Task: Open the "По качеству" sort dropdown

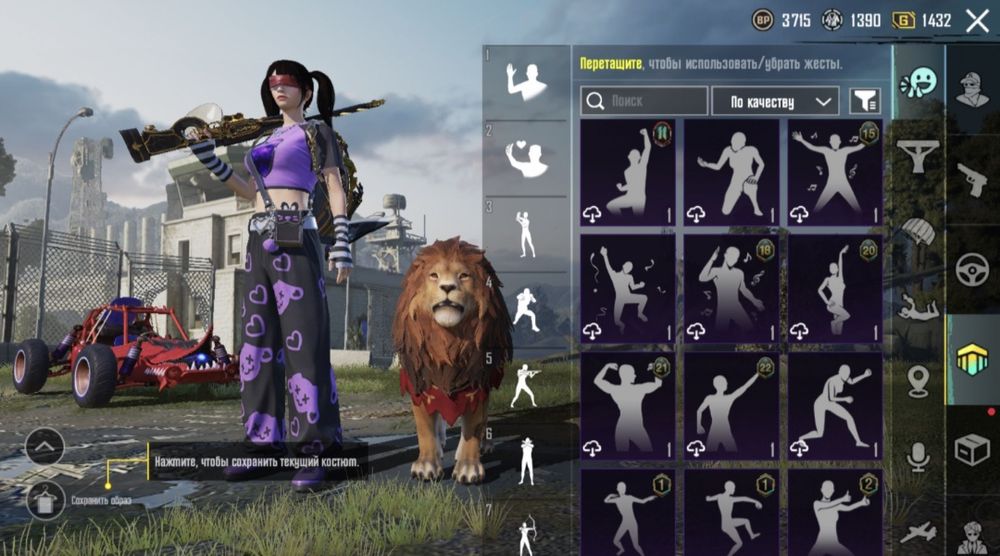Action: 775,101
